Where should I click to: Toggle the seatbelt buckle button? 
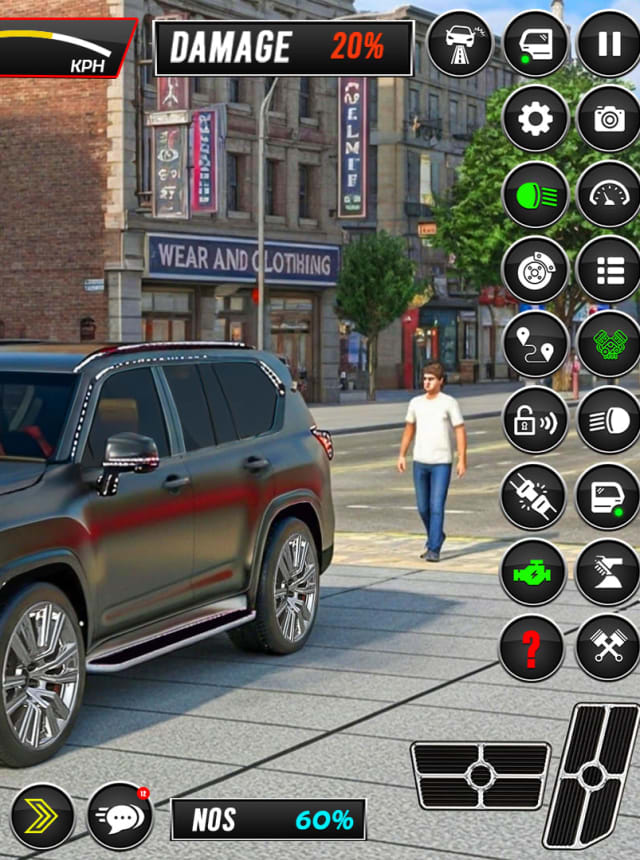533,496
